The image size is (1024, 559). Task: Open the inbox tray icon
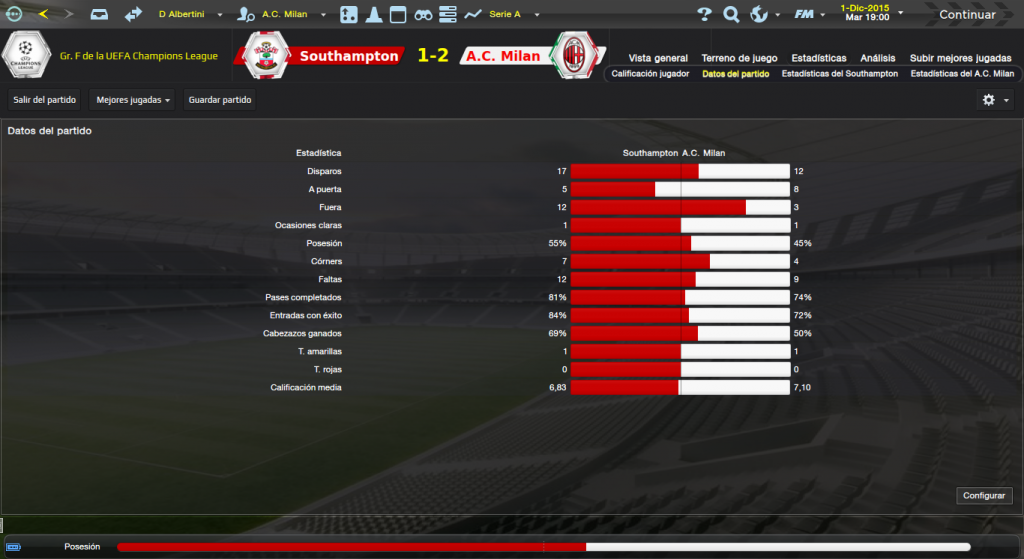pos(99,15)
